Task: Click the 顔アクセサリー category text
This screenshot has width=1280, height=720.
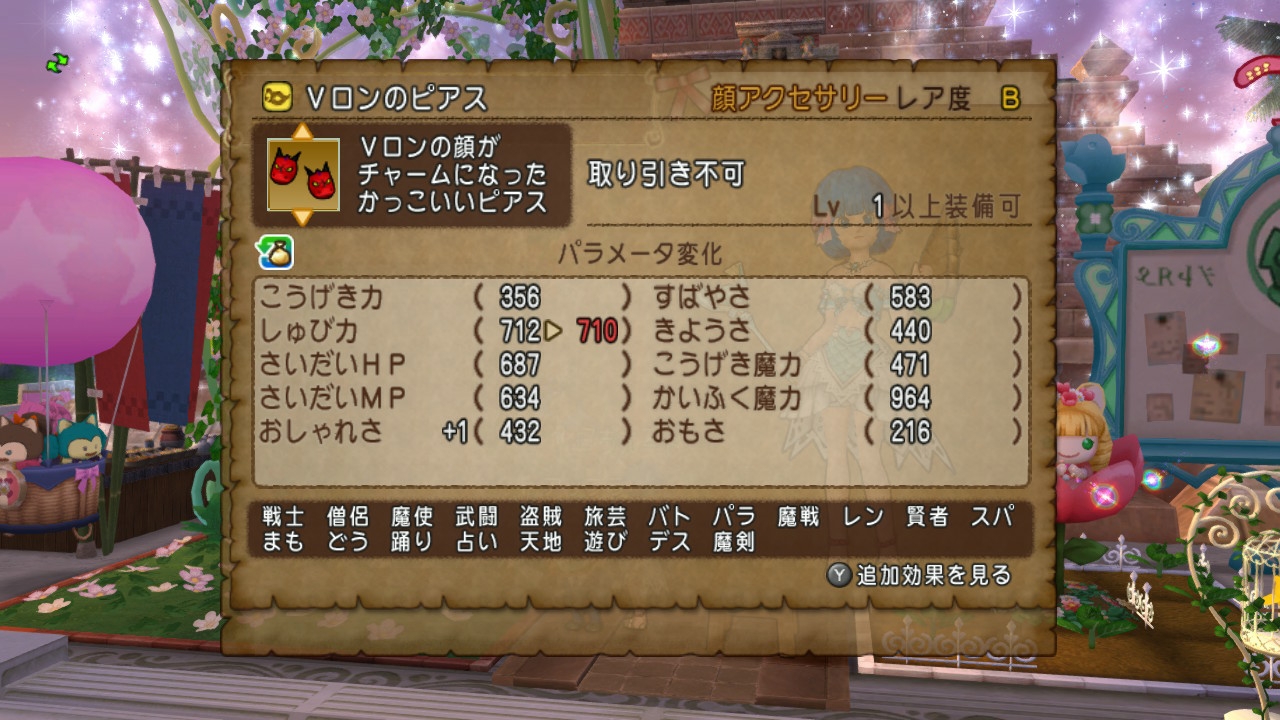Action: point(793,94)
